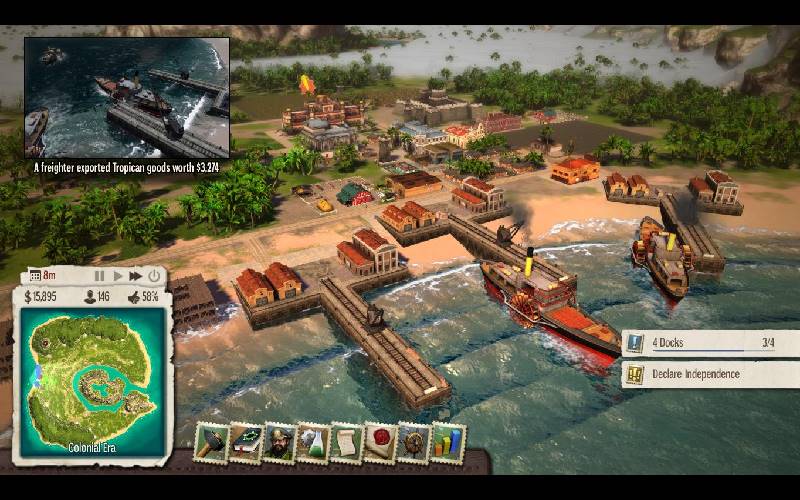800x500 pixels.
Task: Select the El Presidente portrait stamp
Action: 280,442
